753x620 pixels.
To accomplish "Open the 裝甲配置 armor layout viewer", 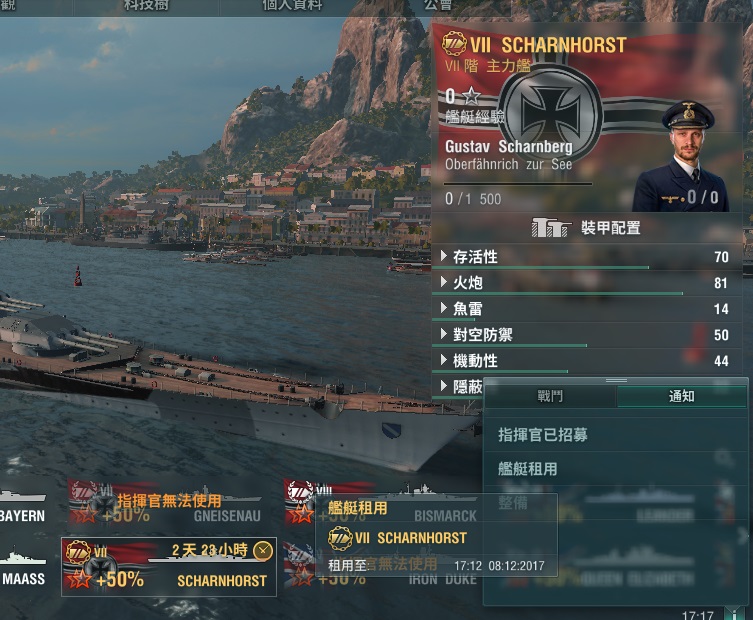I will click(587, 228).
